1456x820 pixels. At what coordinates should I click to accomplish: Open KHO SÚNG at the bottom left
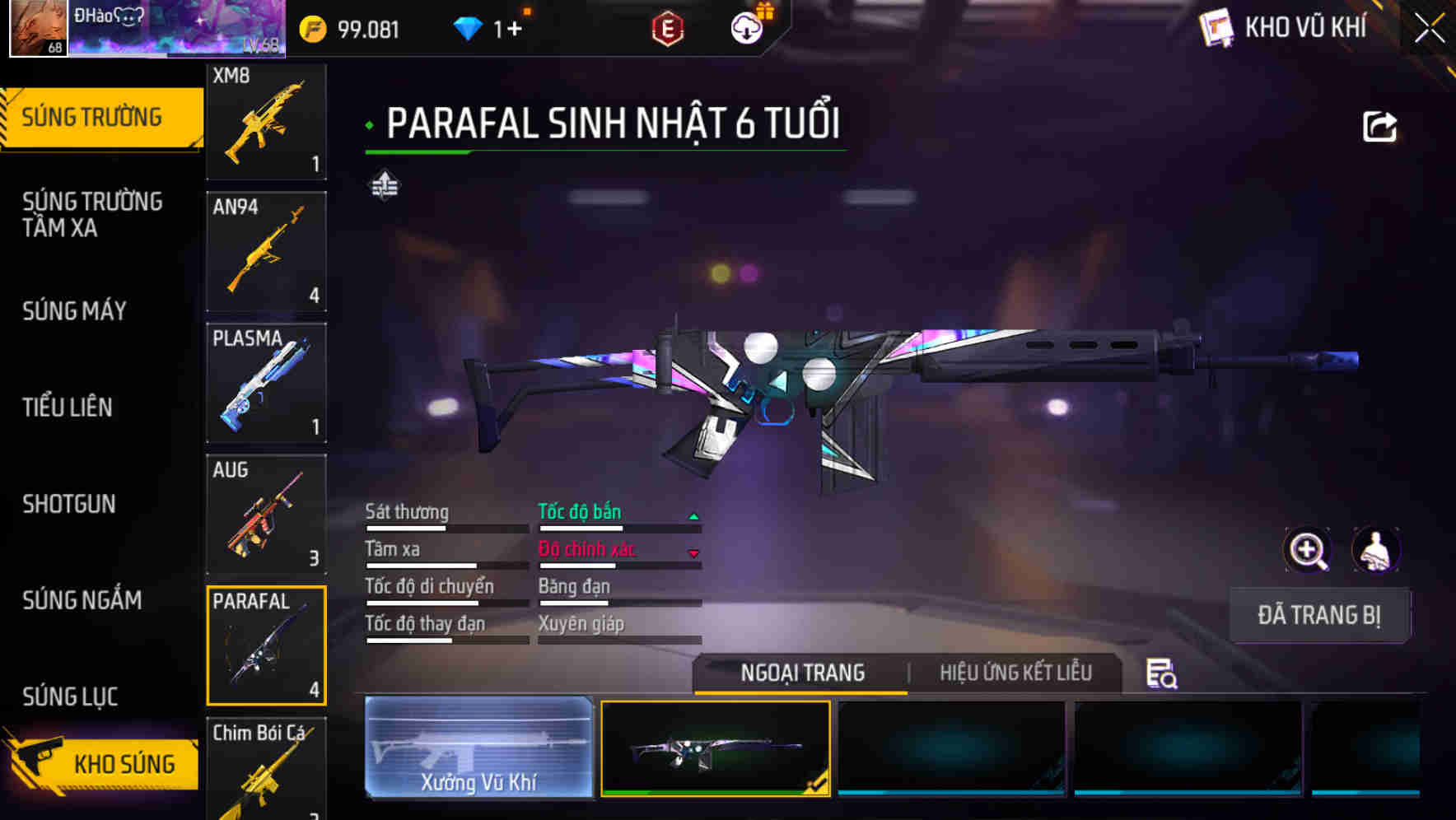click(122, 763)
